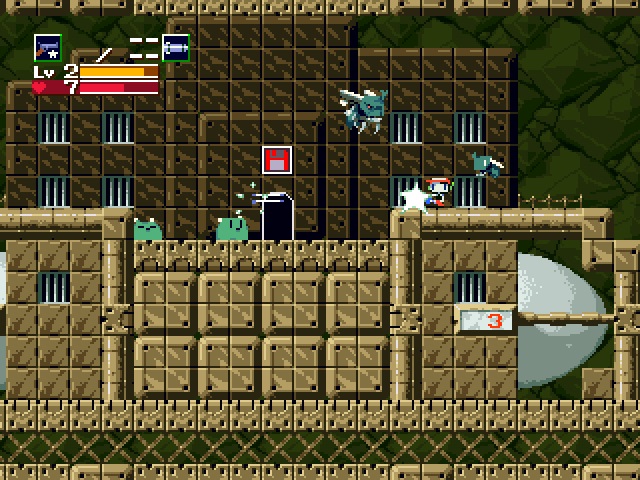Switch to the missile launcher weapon icon
Viewport: 640px width, 480px height.
click(x=176, y=47)
